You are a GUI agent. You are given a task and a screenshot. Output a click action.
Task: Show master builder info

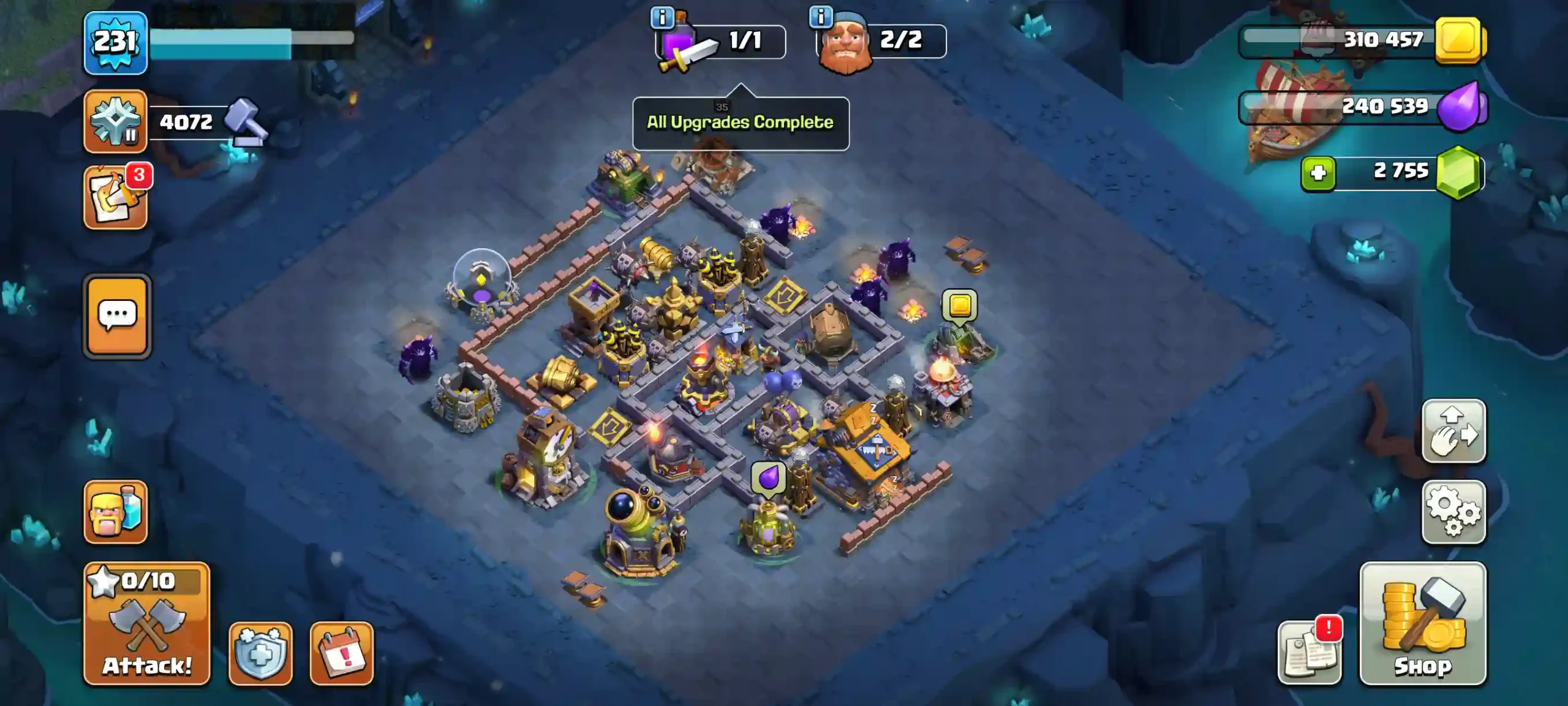(821, 17)
